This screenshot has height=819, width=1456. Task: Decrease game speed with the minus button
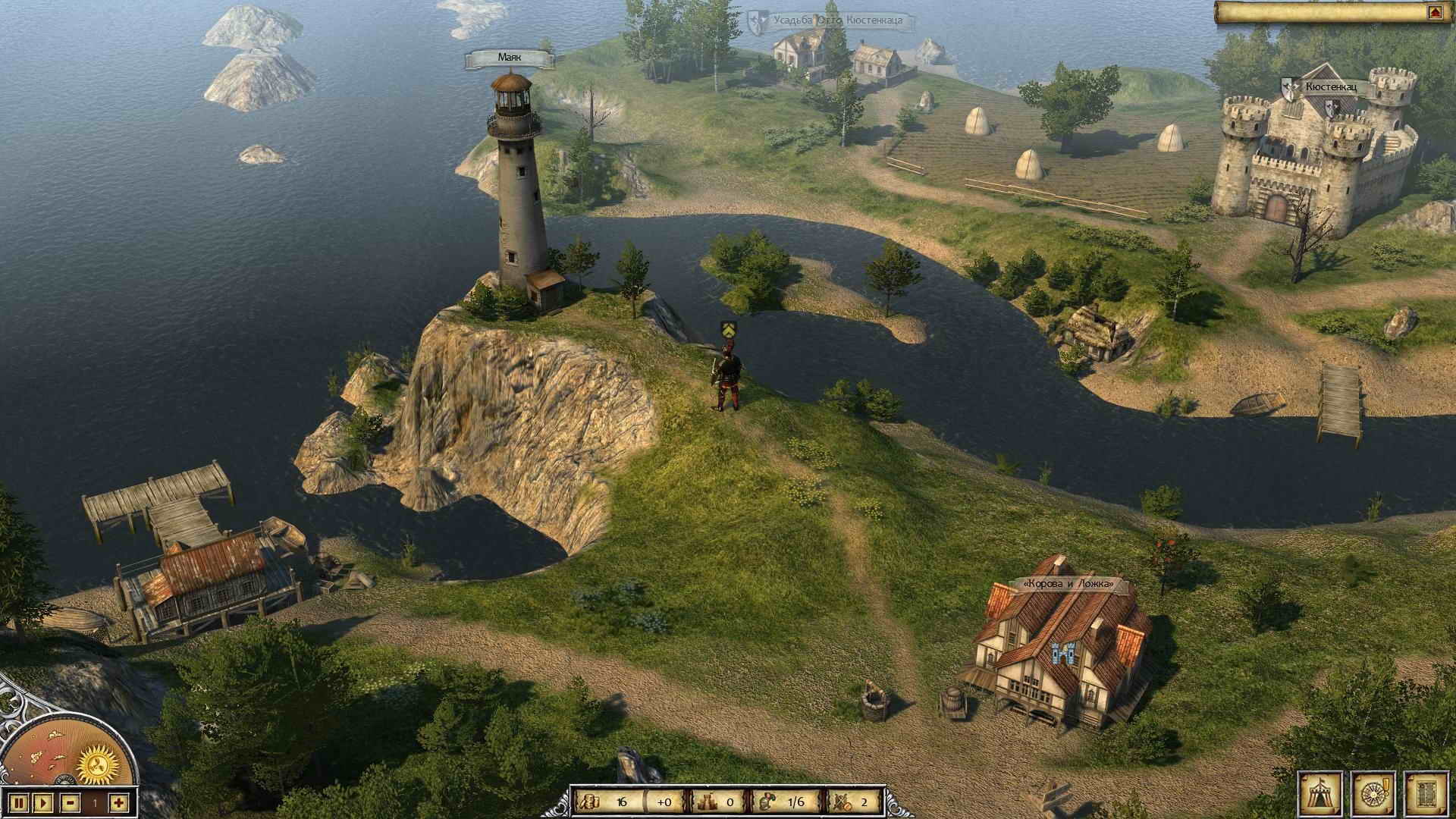pyautogui.click(x=71, y=802)
